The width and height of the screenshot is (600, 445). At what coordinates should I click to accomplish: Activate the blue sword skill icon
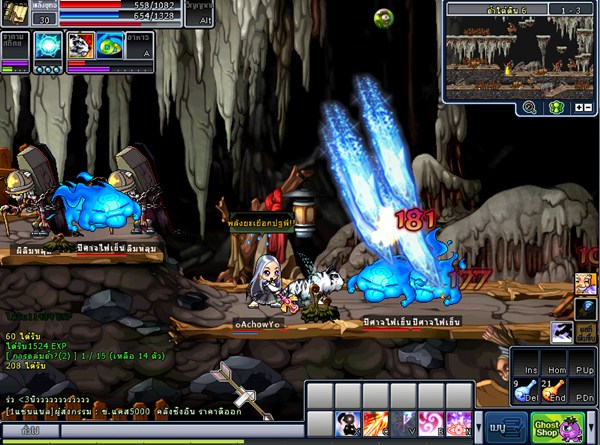click(404, 423)
